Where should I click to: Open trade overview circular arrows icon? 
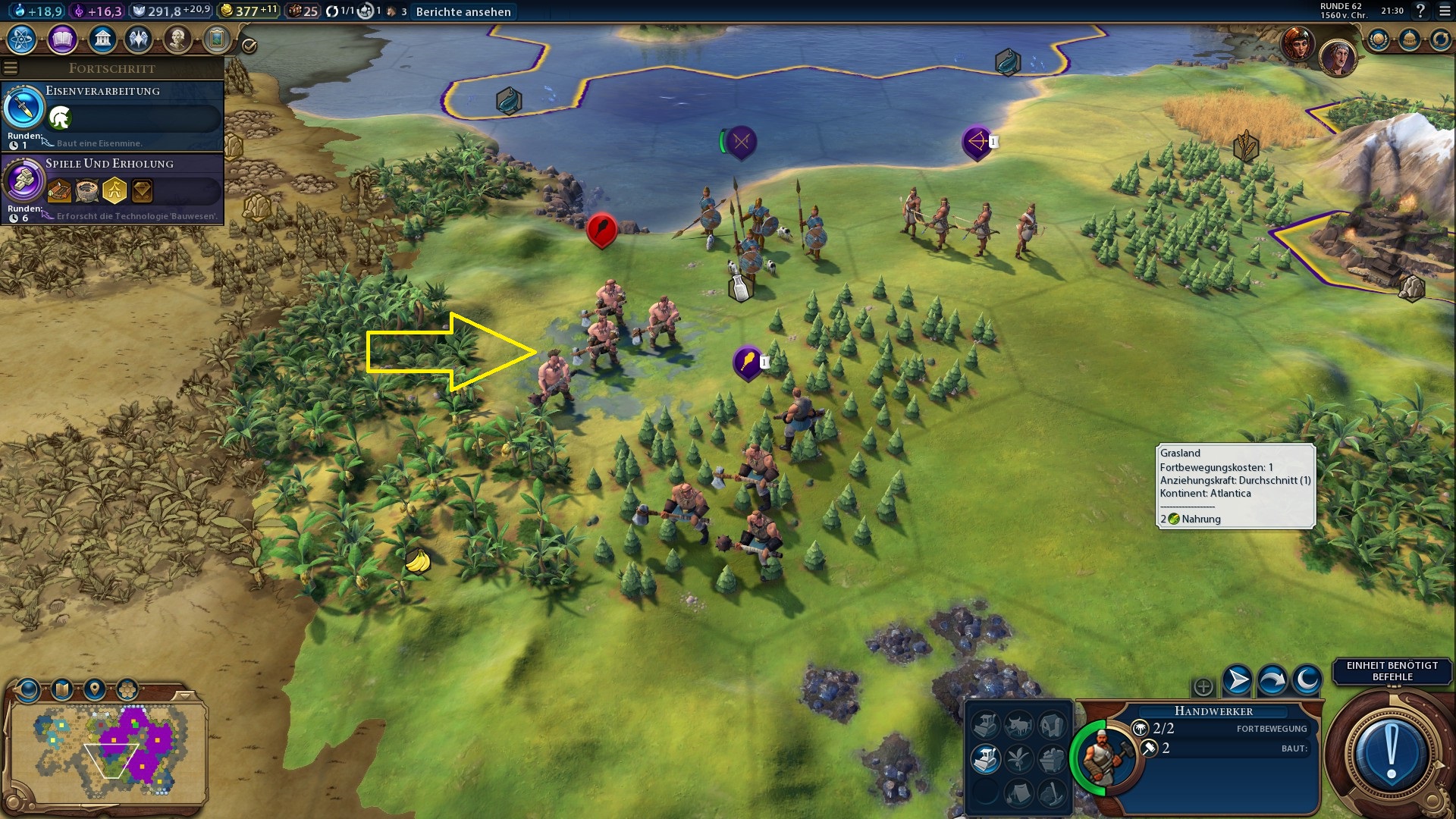pos(1440,39)
